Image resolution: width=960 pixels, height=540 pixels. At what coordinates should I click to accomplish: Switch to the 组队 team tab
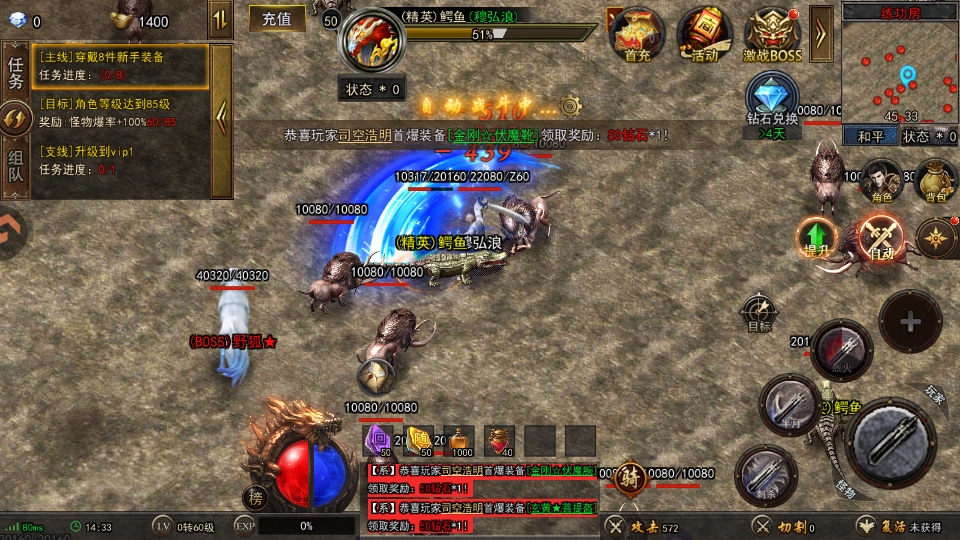click(15, 166)
